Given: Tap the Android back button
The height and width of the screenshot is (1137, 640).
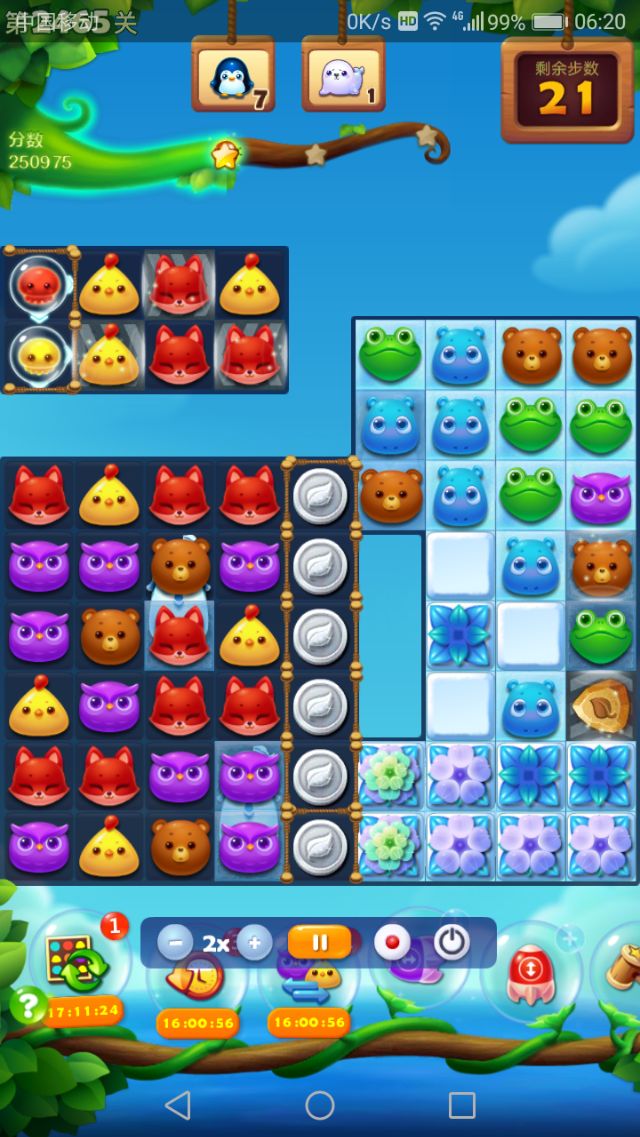Looking at the screenshot, I should [x=177, y=1104].
